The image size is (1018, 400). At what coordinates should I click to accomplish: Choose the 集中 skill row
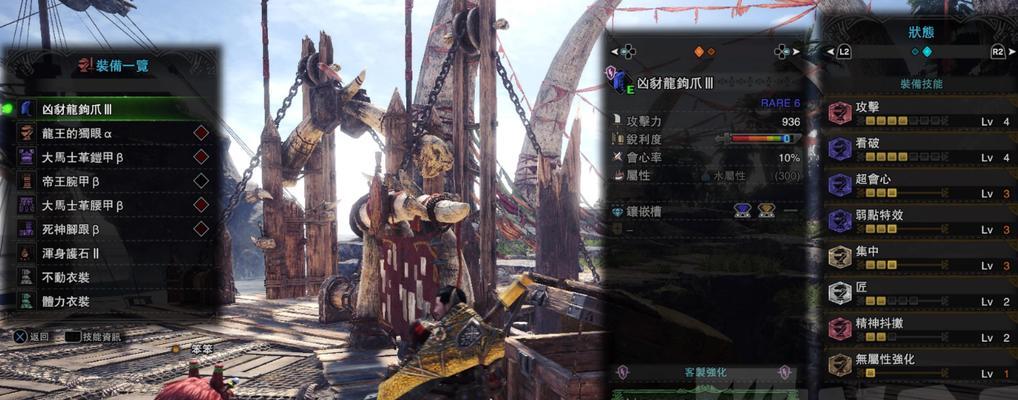pos(920,257)
